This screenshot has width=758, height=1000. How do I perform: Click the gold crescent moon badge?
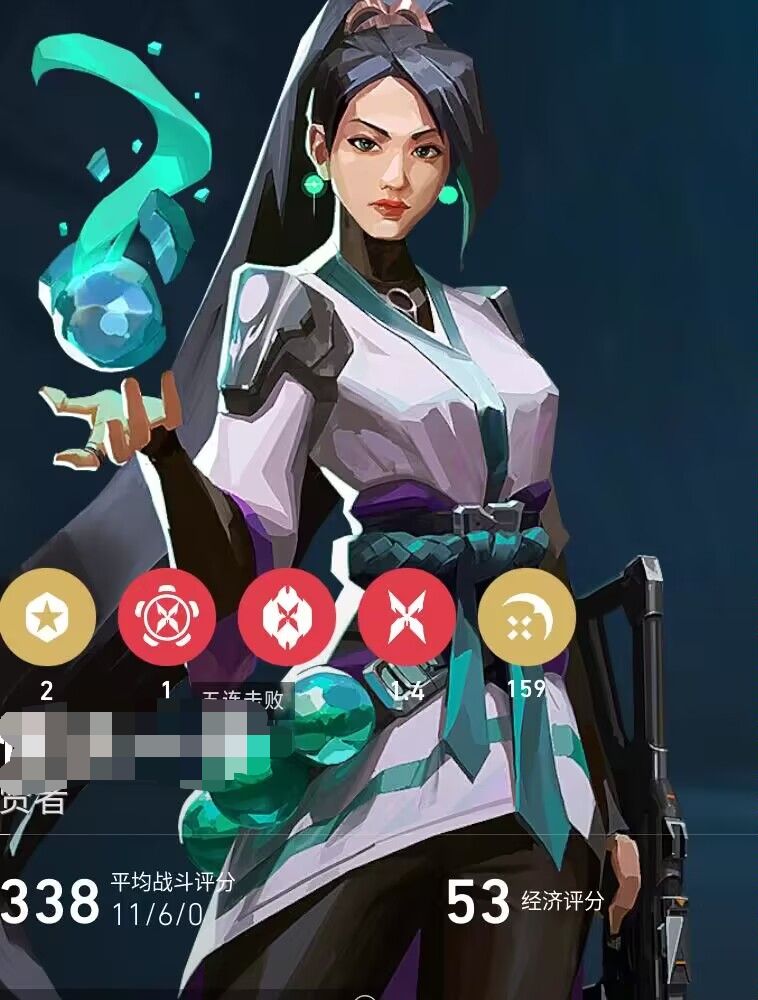click(527, 617)
